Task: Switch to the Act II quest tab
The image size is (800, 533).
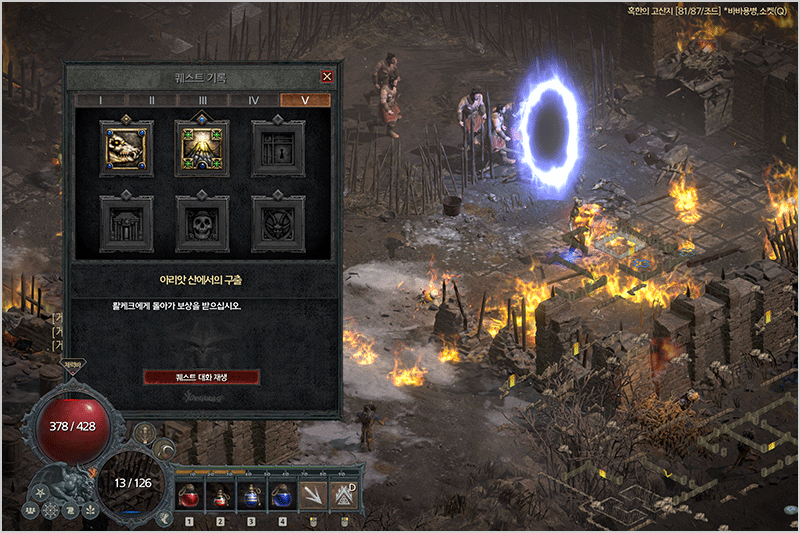Action: [x=151, y=100]
